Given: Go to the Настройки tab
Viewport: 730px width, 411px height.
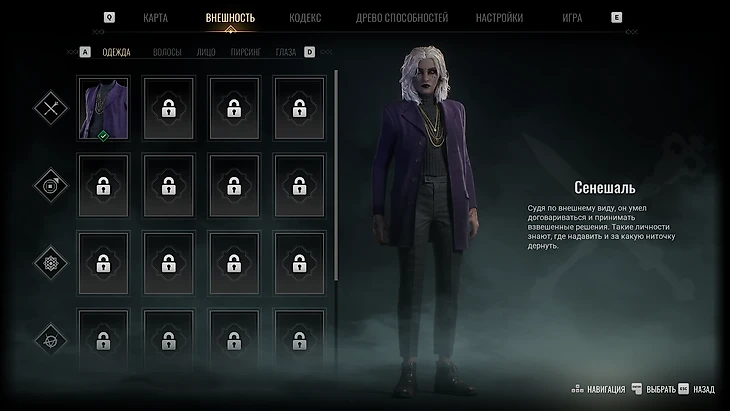Looking at the screenshot, I should [500, 18].
